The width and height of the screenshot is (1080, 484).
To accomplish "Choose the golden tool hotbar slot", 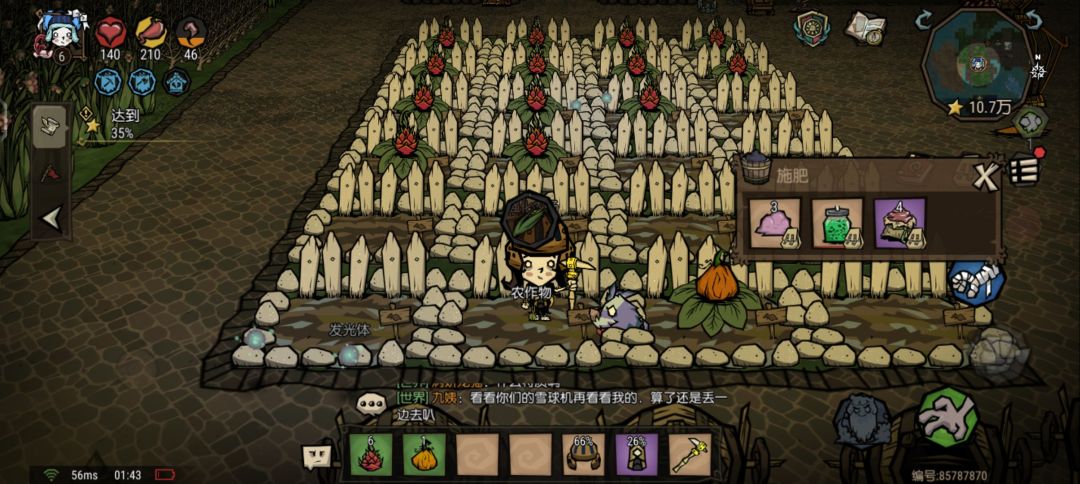I will coord(688,455).
